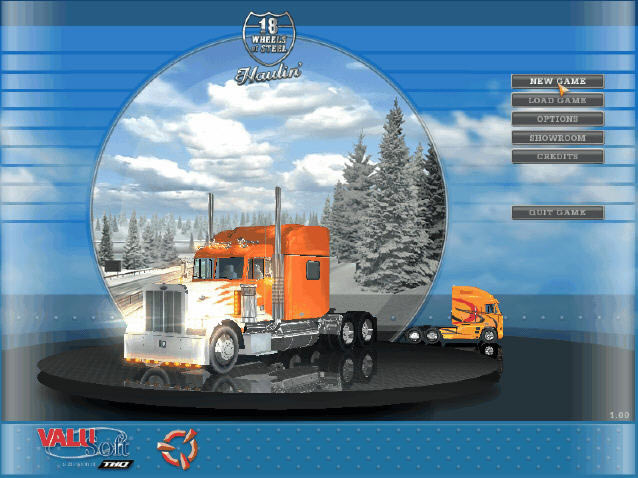
Task: View the Credits
Action: pos(557,156)
